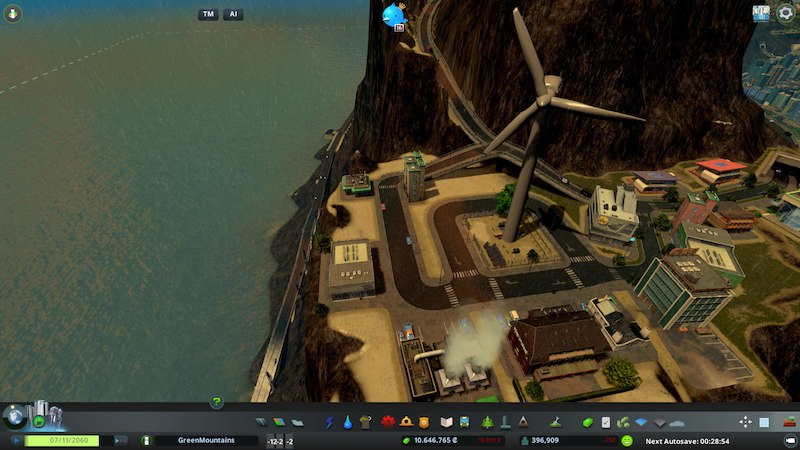This screenshot has width=800, height=450.
Task: Open the gear options menu
Action: click(x=786, y=13)
